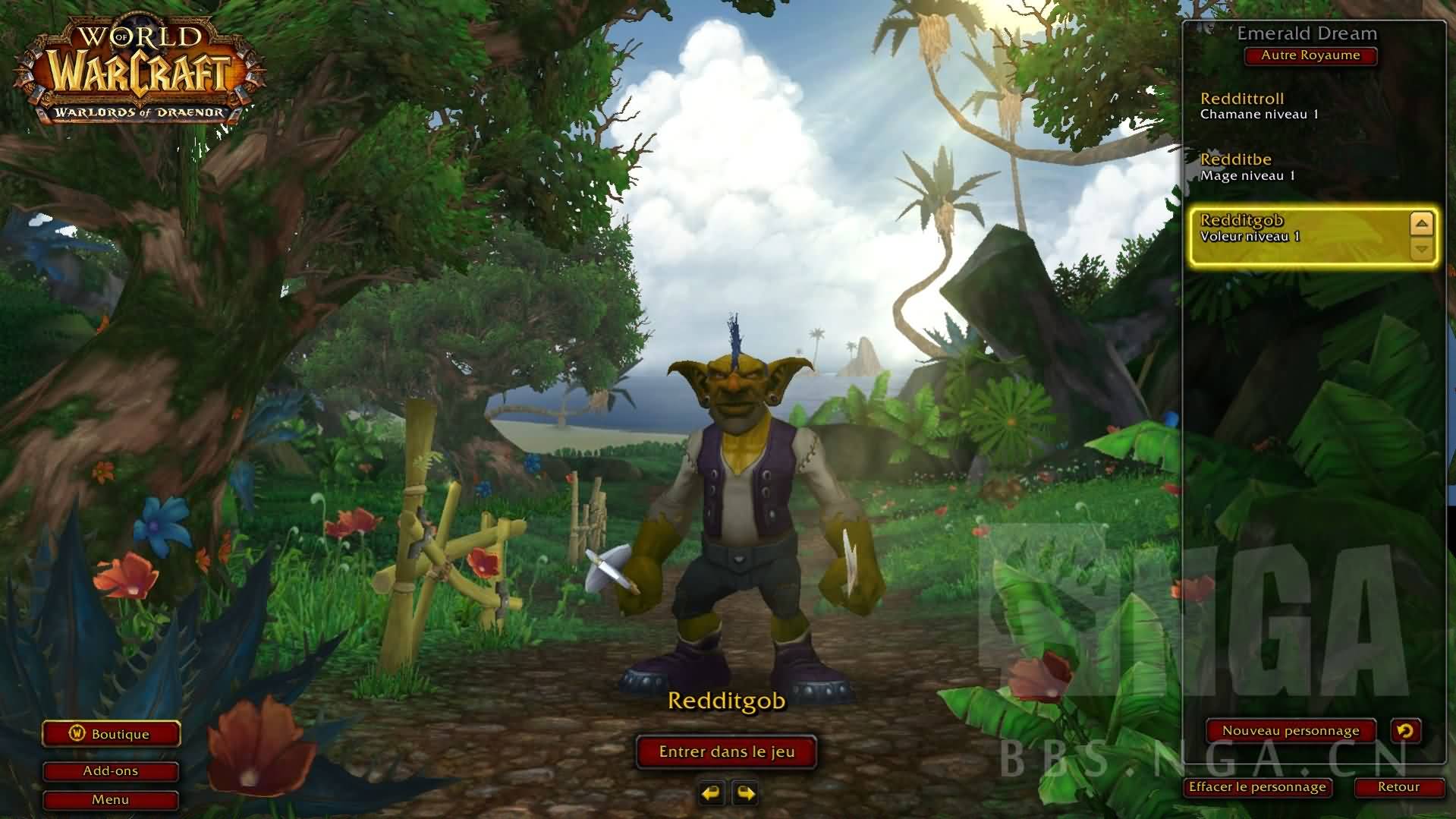This screenshot has height=819, width=1456.
Task: Move Redditgob up in the list
Action: 1421,224
